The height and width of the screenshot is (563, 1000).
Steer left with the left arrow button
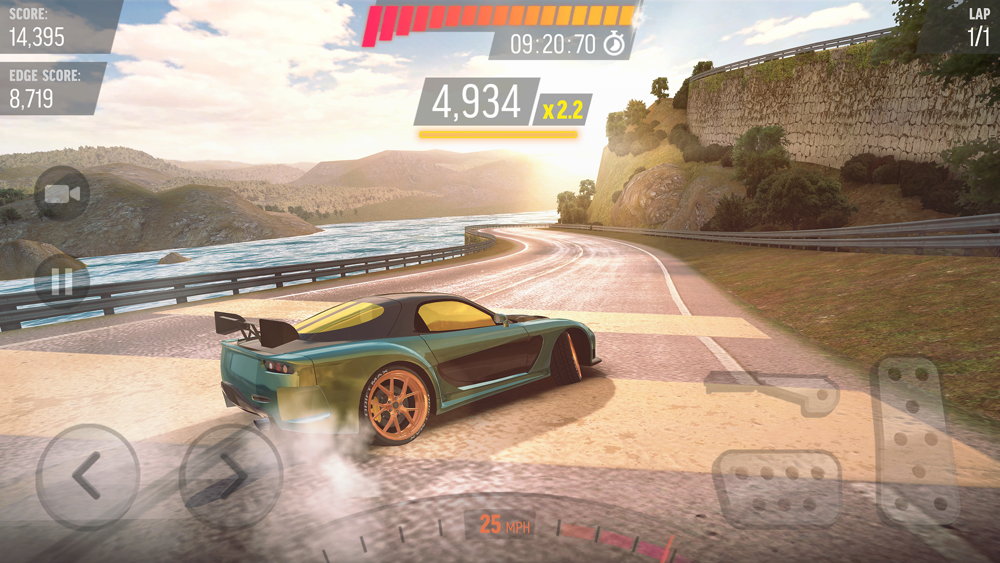pyautogui.click(x=88, y=476)
